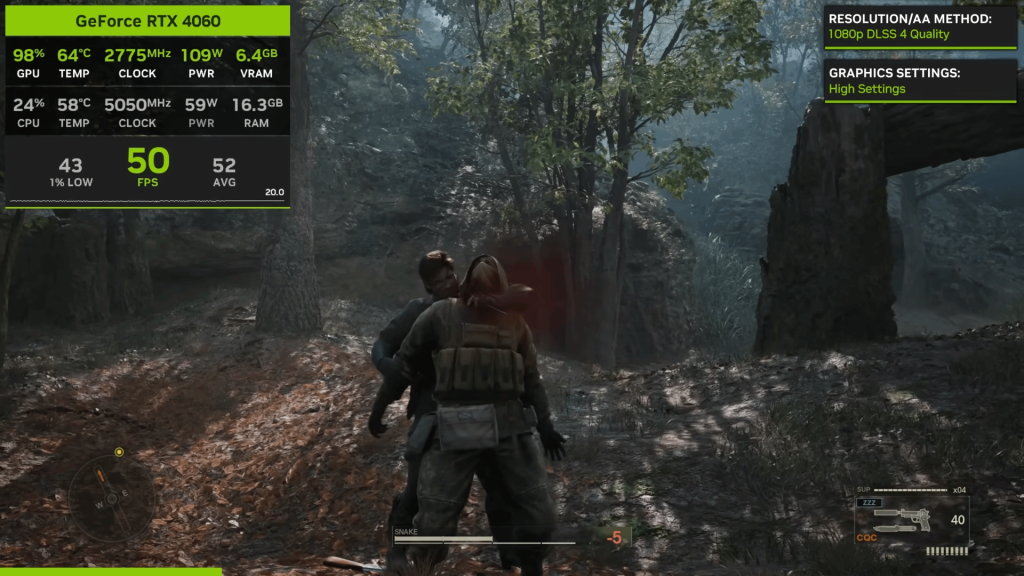Select the suppressed tranquilizer pistol icon
Viewport: 1024px width, 576px height.
point(903,516)
